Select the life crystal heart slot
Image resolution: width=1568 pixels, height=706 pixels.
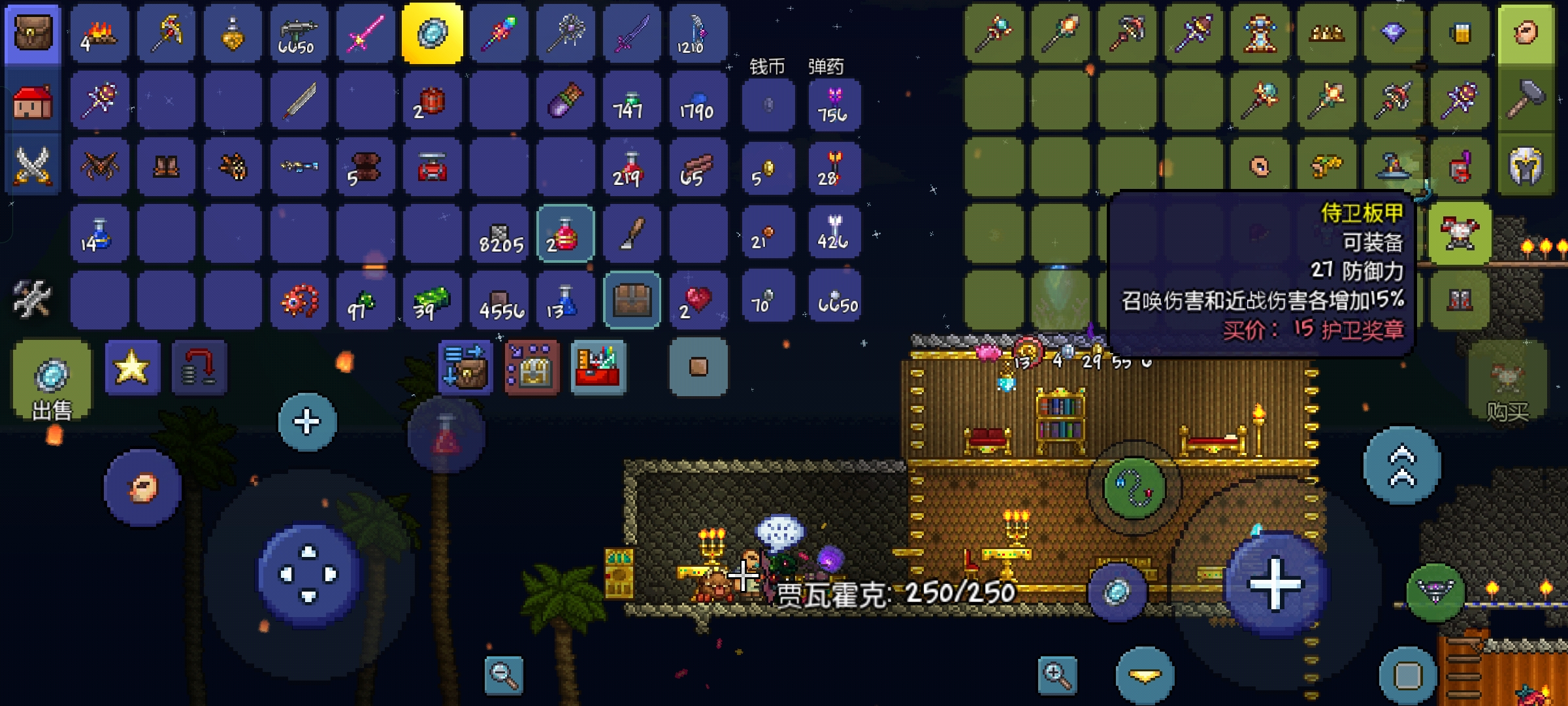(698, 300)
